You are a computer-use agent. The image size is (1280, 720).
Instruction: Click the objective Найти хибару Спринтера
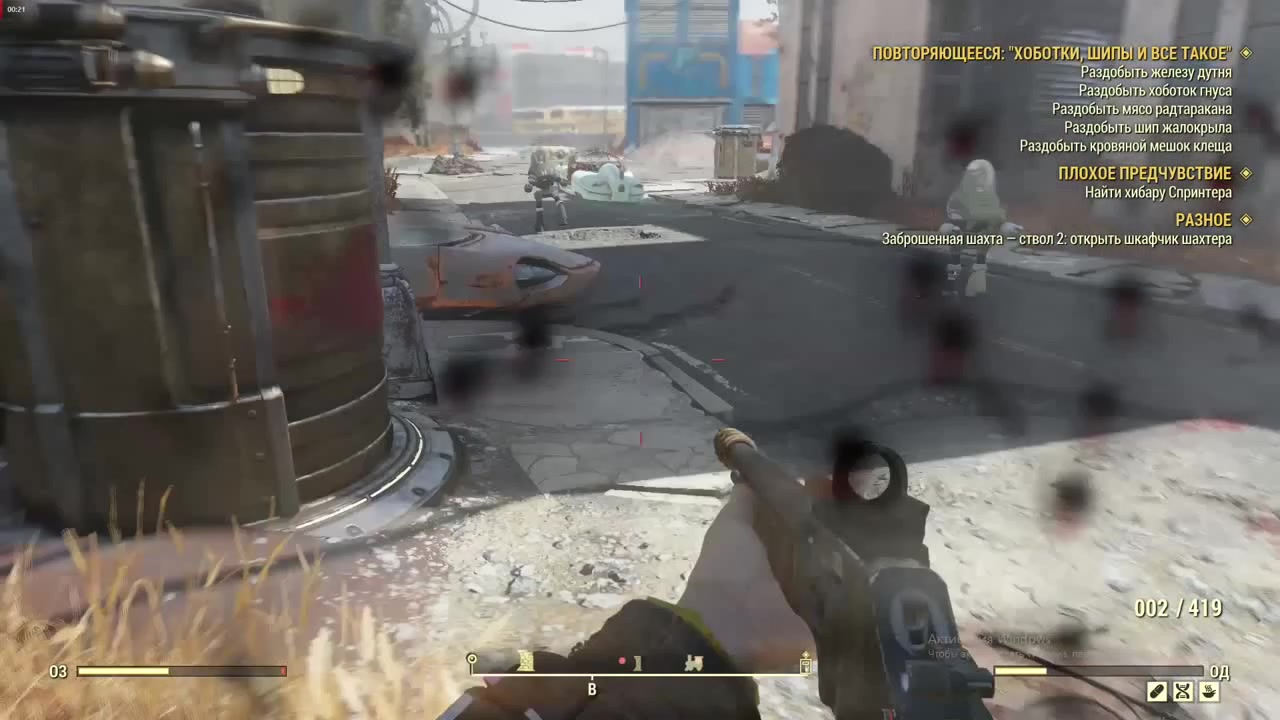(1155, 193)
